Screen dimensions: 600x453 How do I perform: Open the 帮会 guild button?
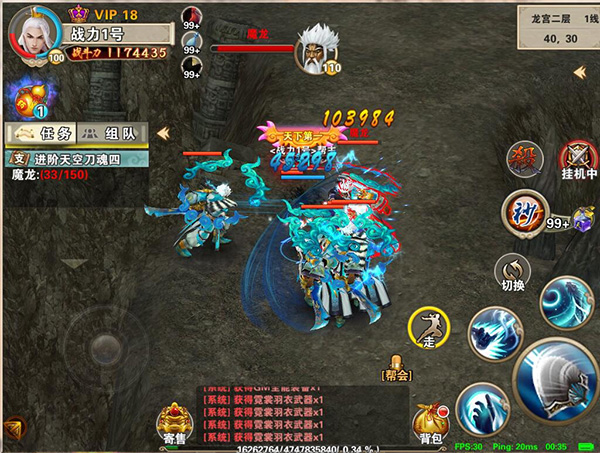[396, 368]
